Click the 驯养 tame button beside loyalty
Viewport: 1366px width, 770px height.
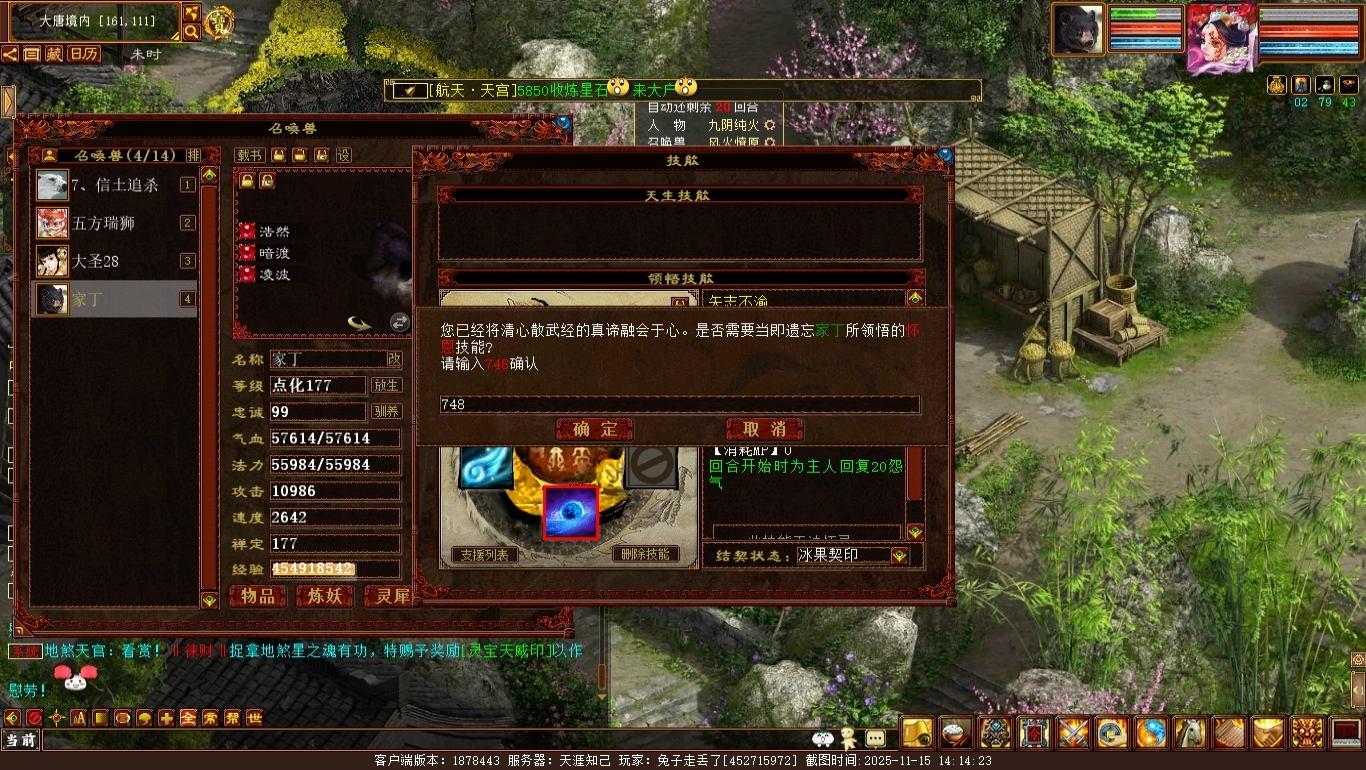click(387, 411)
